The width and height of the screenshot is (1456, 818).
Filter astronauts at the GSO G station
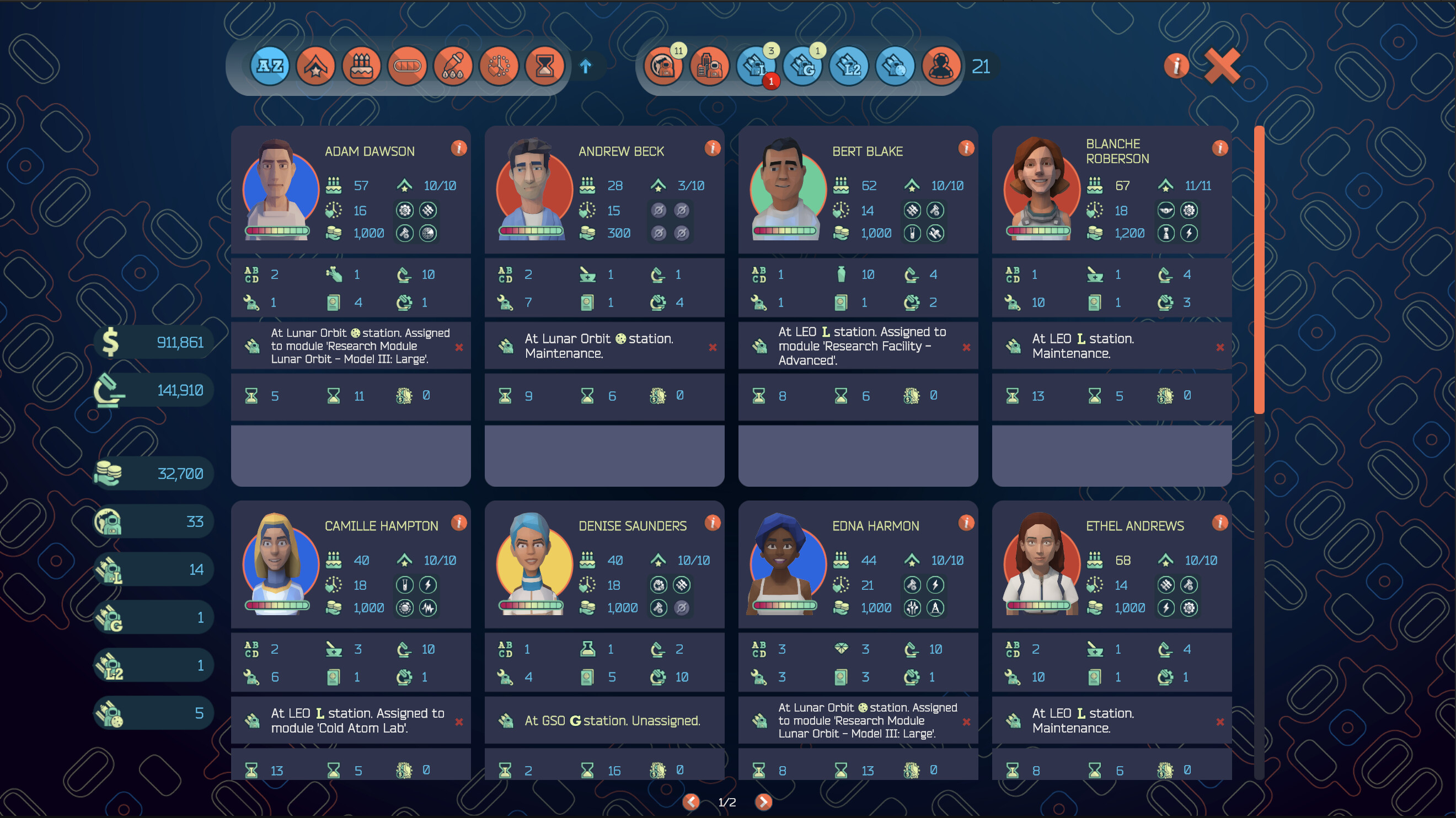[x=802, y=67]
